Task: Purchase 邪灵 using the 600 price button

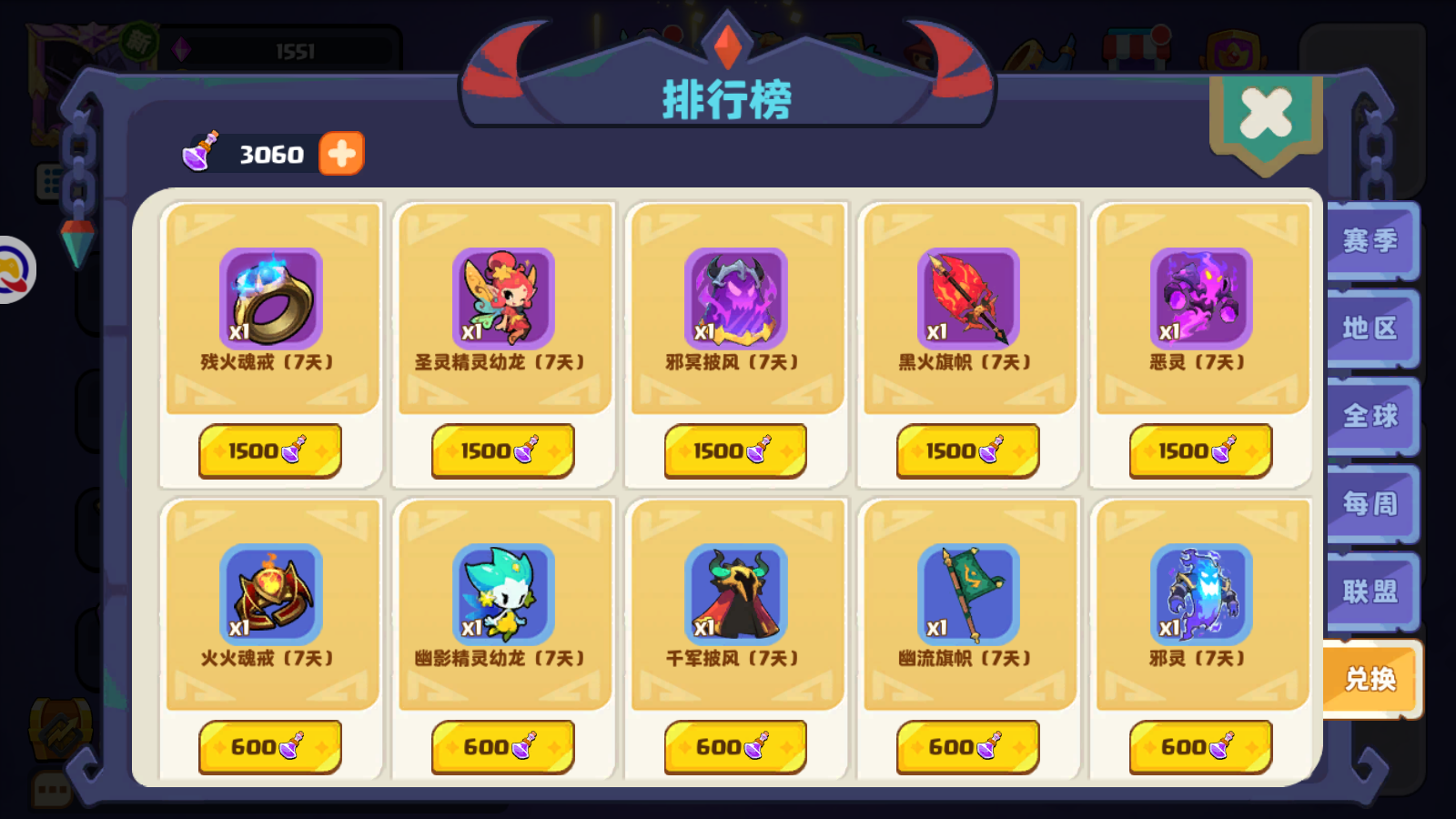Action: [x=1200, y=746]
